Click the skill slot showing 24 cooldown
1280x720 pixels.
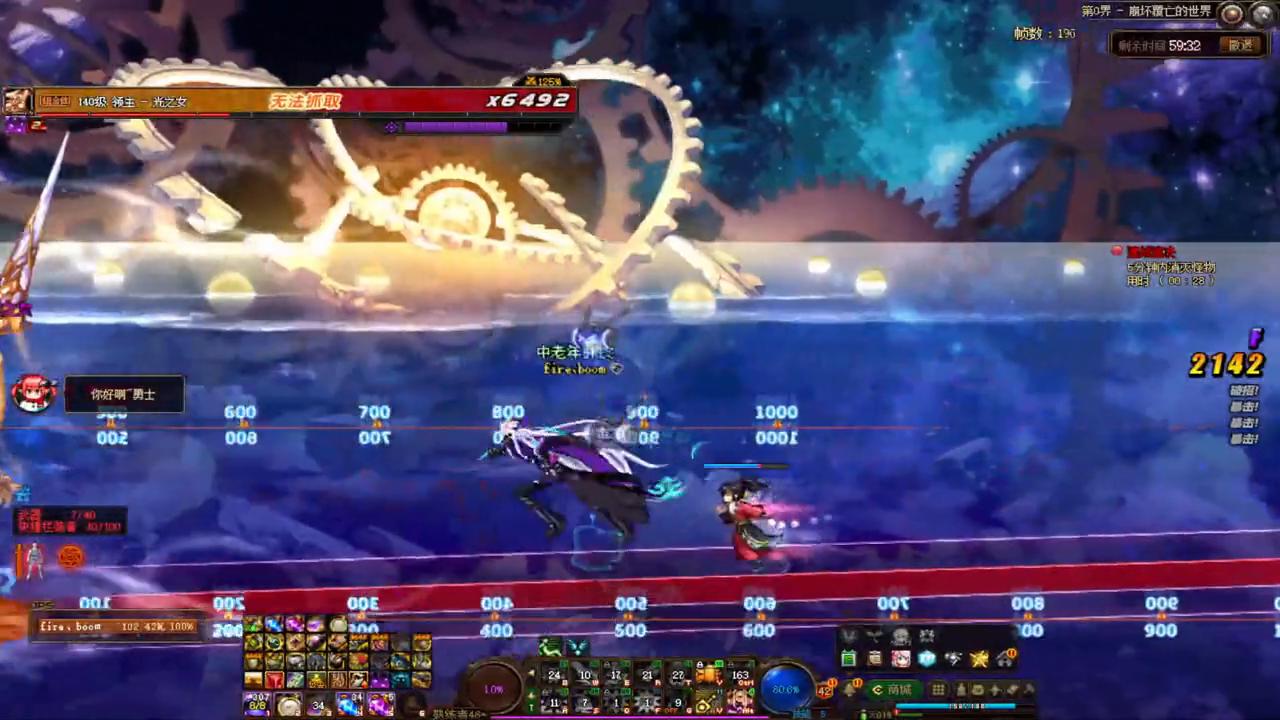tap(554, 676)
